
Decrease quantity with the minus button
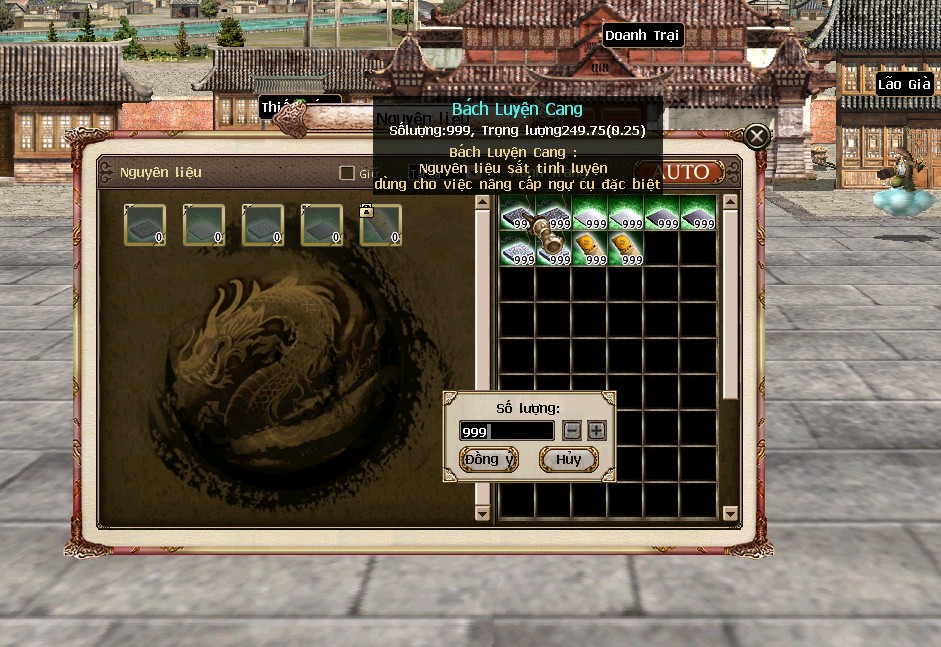tap(572, 430)
